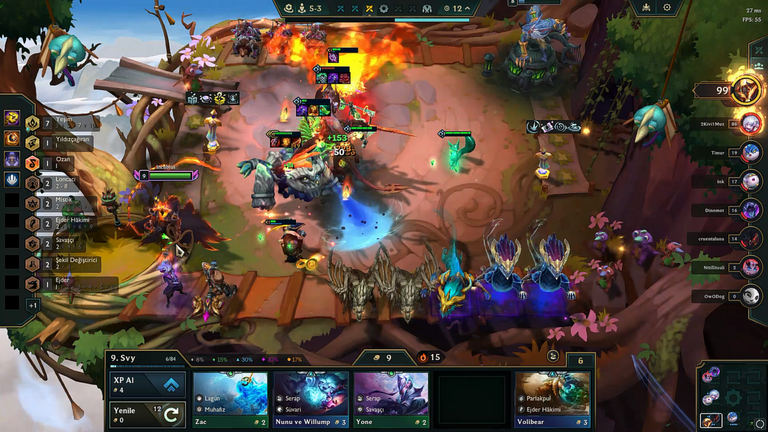Open the minimap in the corner
The image size is (768, 432).
click(731, 397)
